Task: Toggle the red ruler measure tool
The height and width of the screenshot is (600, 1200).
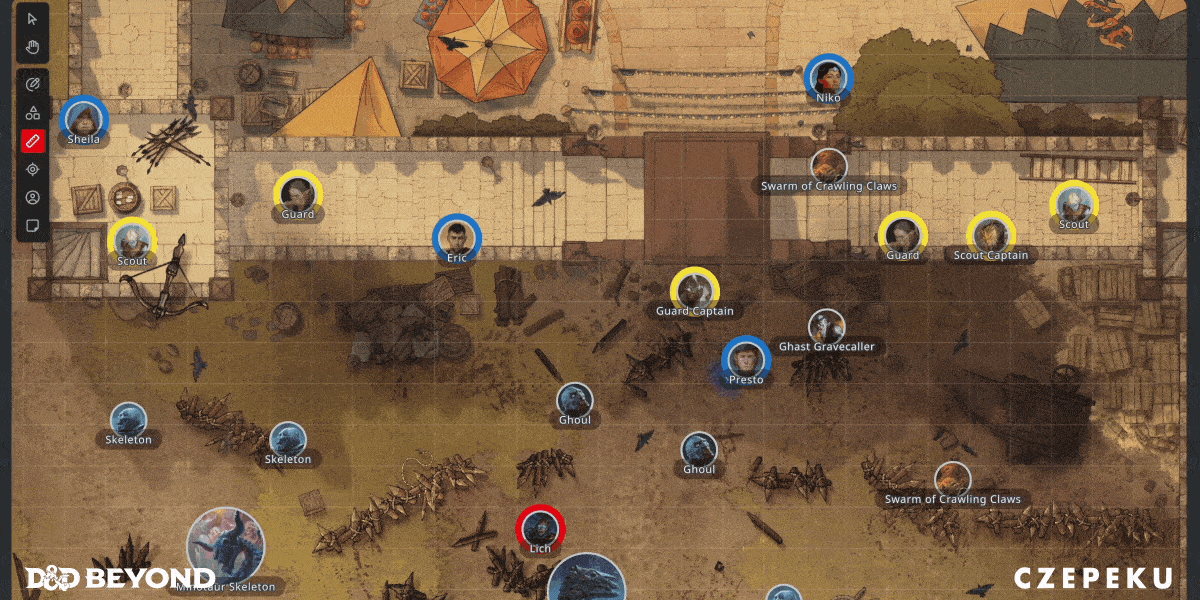Action: point(32,141)
